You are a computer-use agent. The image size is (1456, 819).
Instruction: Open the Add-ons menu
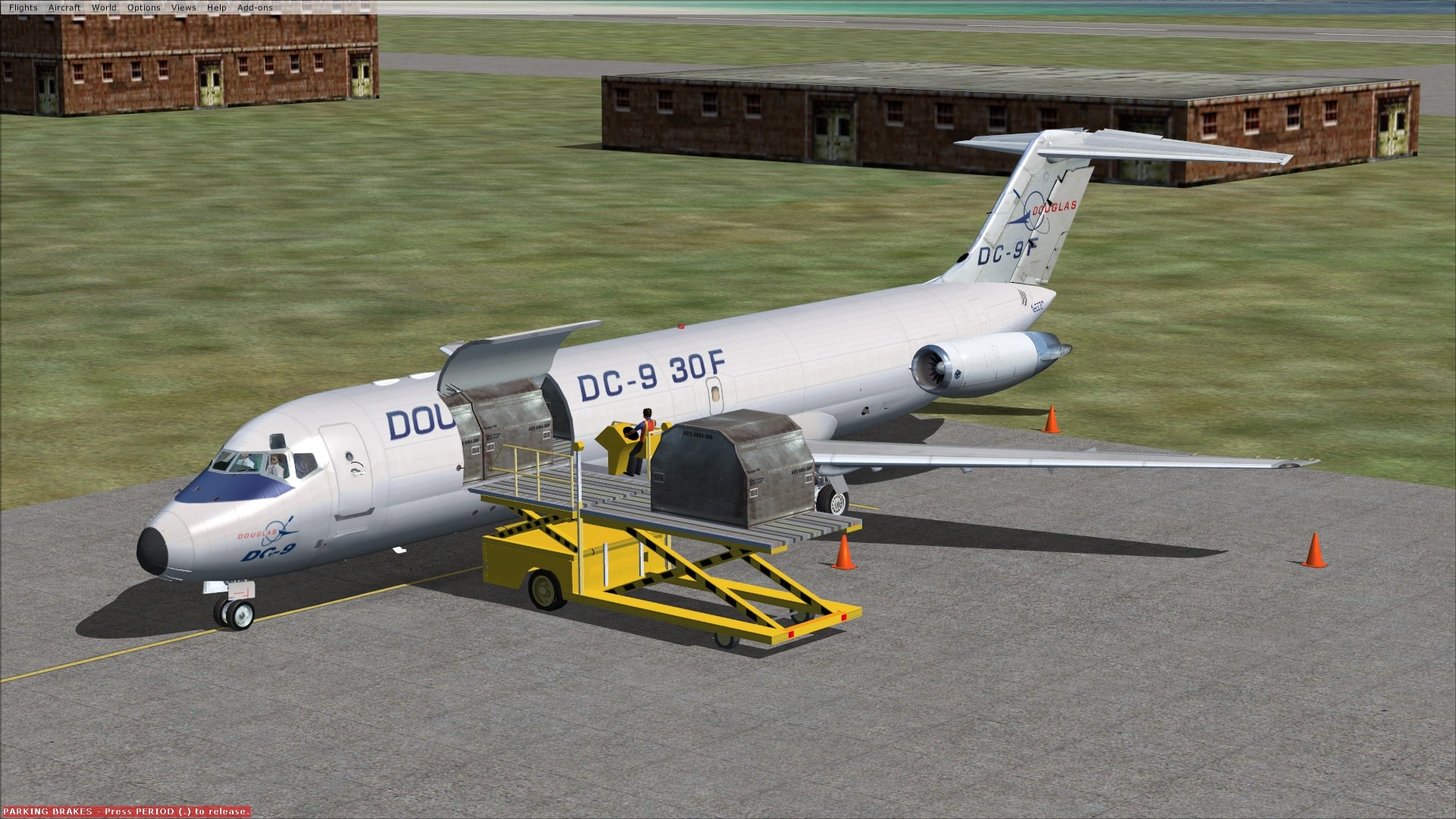click(x=254, y=7)
